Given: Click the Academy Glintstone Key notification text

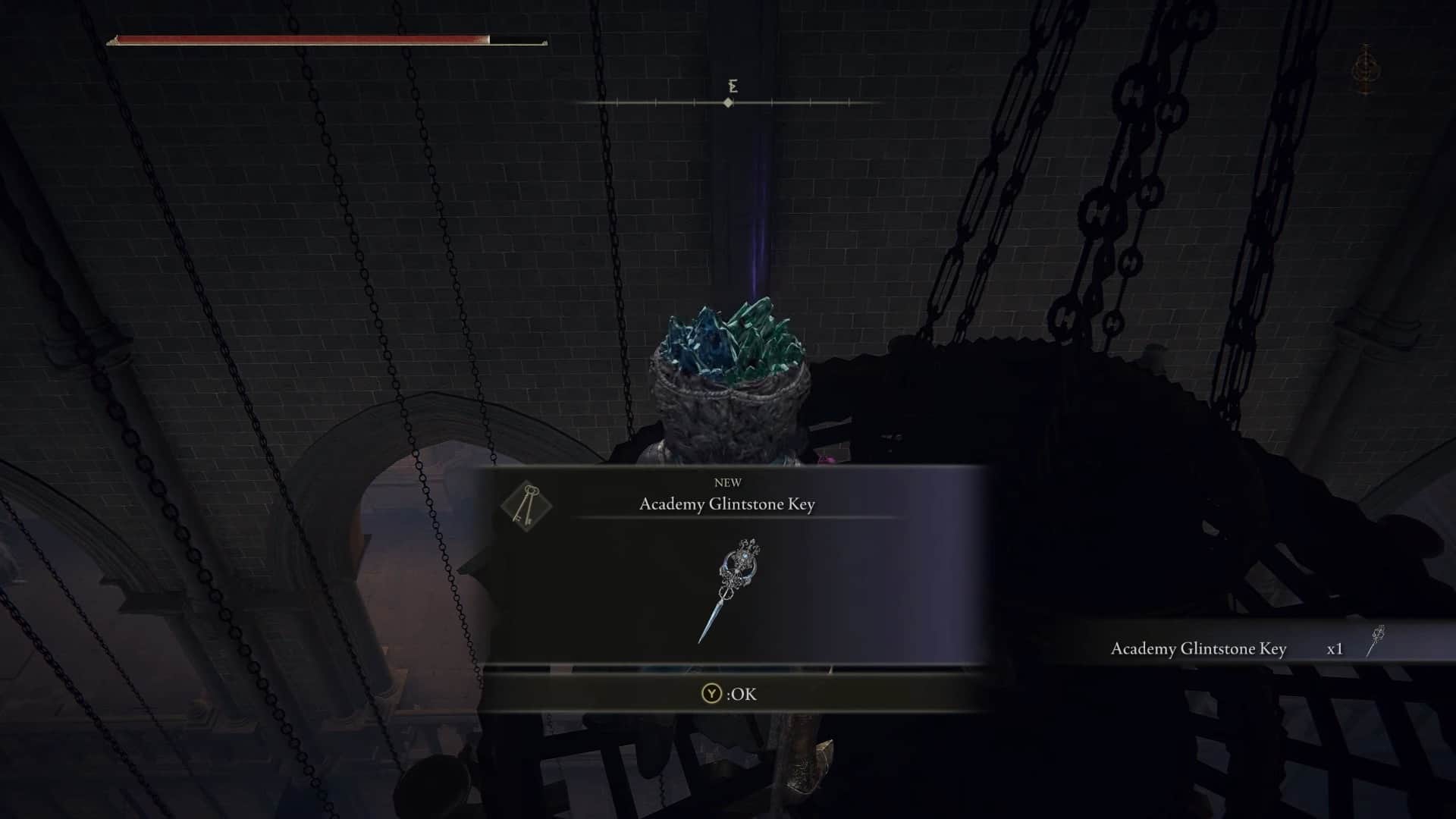Looking at the screenshot, I should click(x=1198, y=648).
